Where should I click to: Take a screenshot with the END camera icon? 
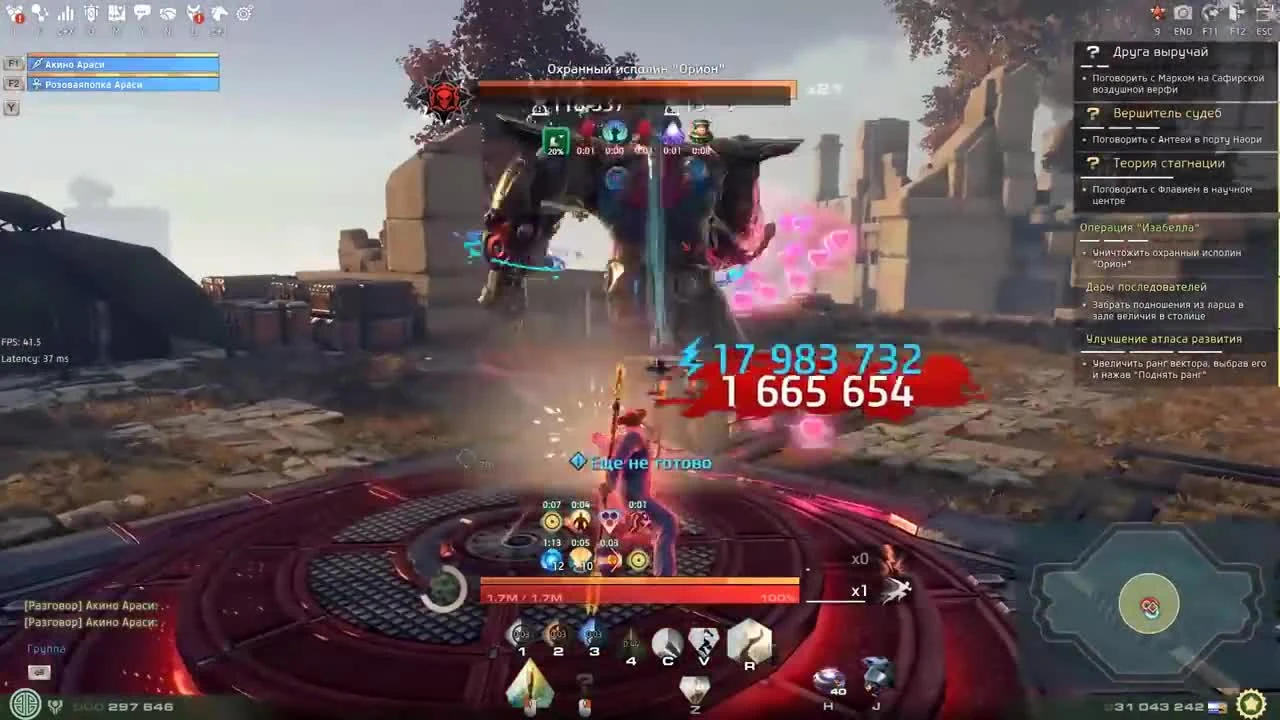click(1182, 13)
